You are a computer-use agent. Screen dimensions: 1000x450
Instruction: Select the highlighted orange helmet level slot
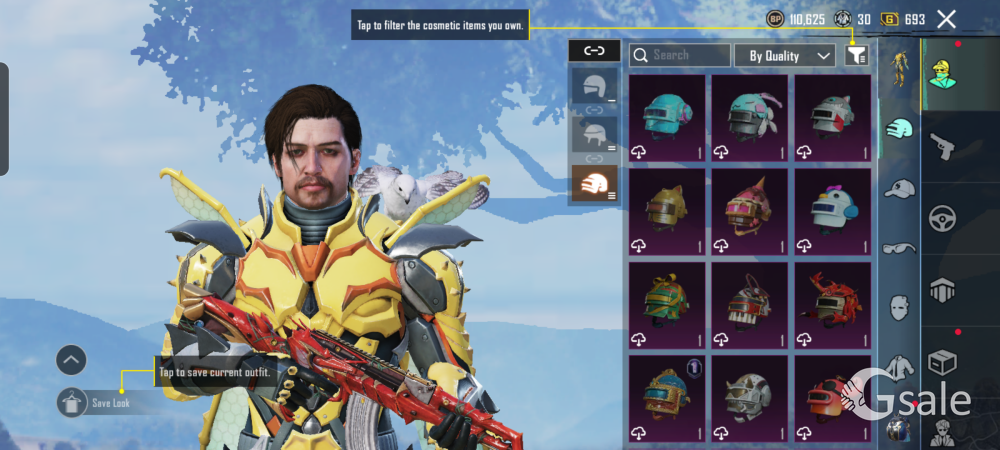pos(594,183)
